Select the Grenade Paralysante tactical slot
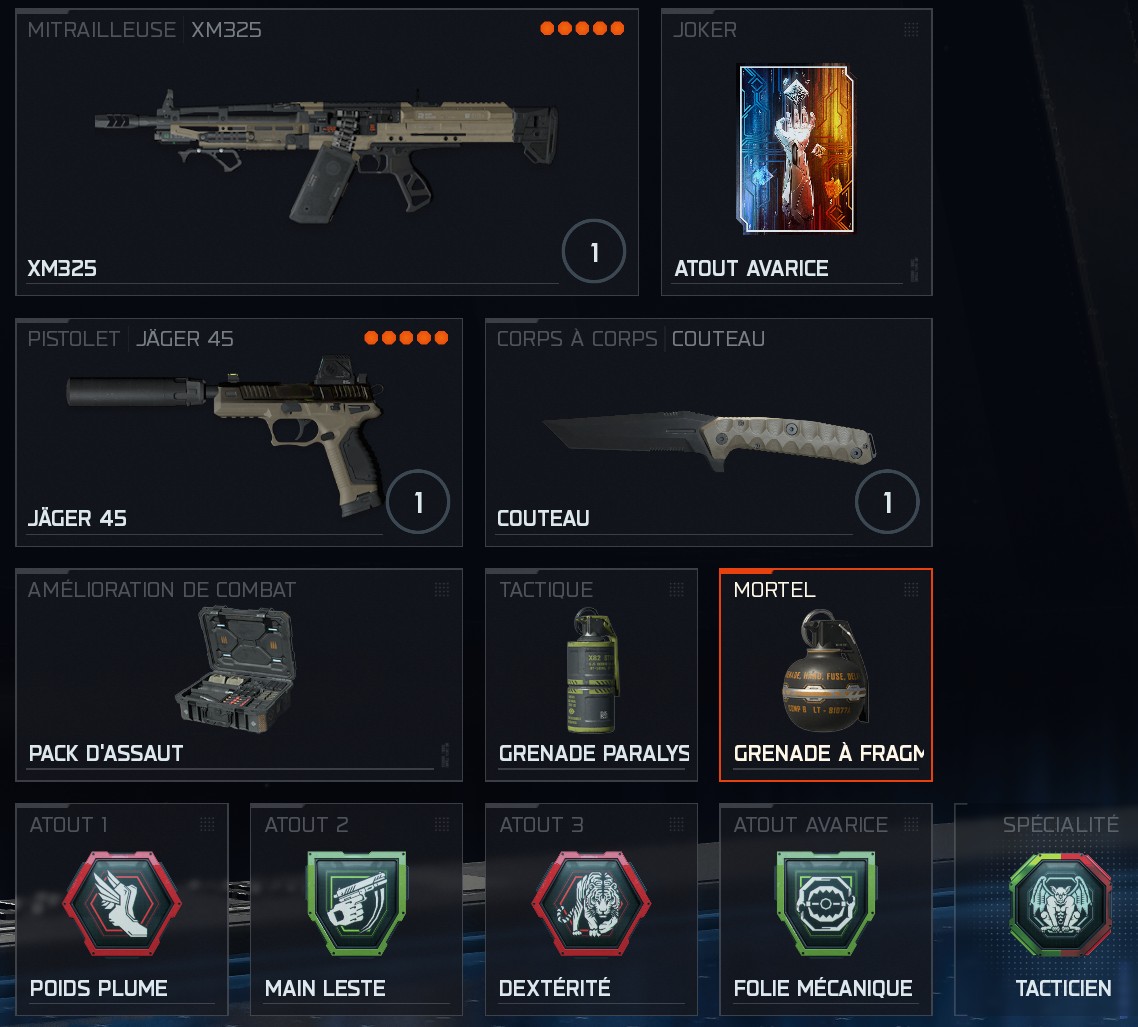 [x=591, y=675]
